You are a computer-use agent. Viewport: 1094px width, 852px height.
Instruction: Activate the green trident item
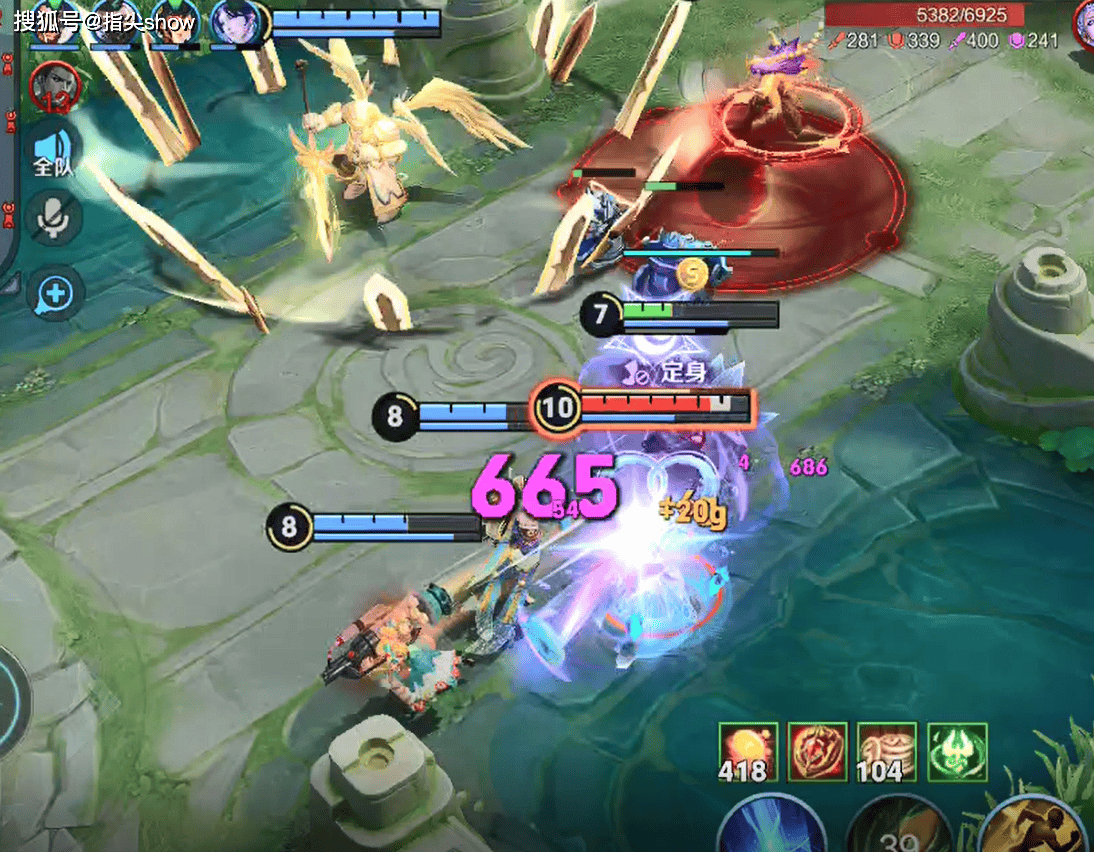click(957, 753)
